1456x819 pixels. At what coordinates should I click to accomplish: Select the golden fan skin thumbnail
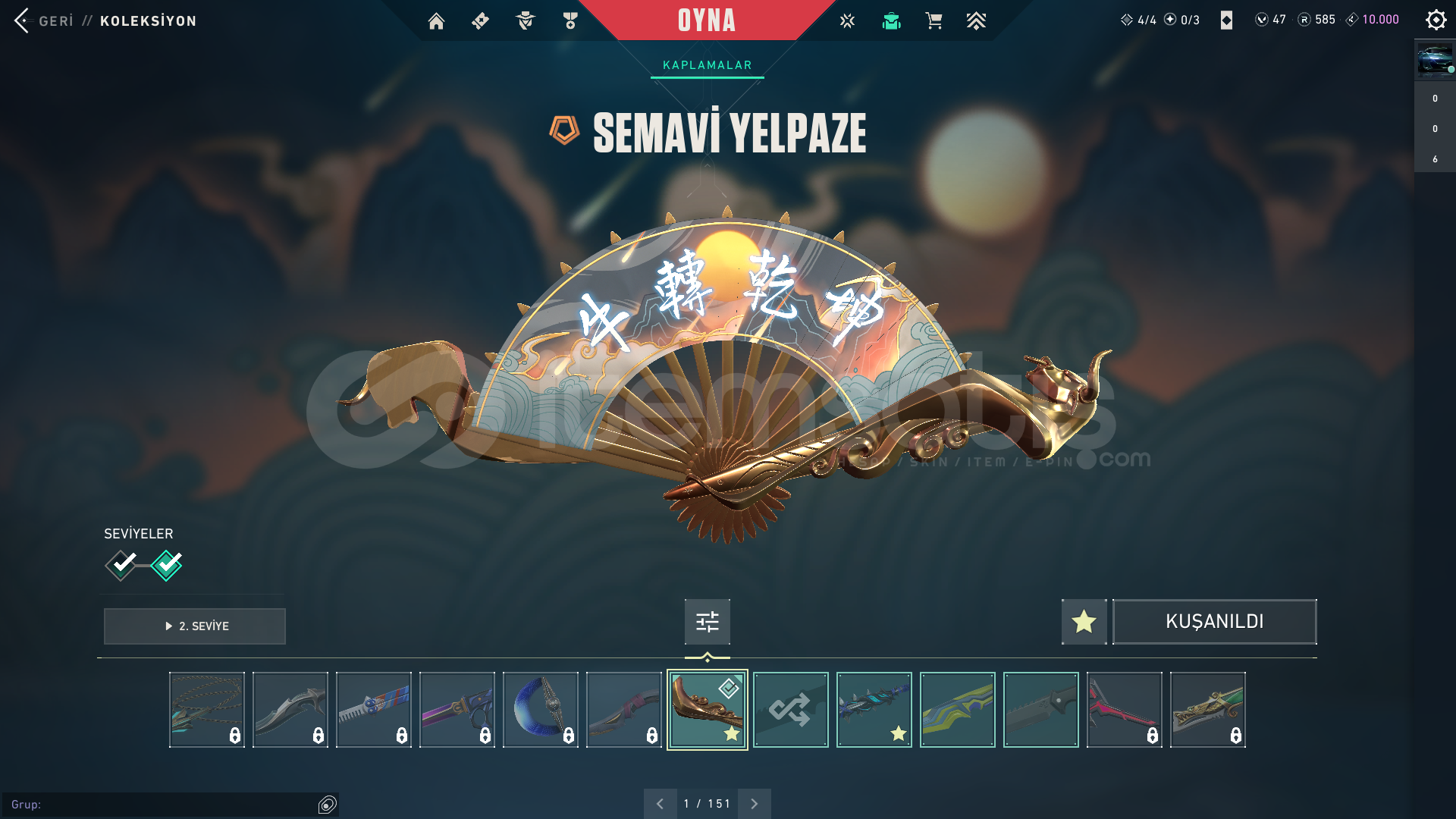coord(707,710)
